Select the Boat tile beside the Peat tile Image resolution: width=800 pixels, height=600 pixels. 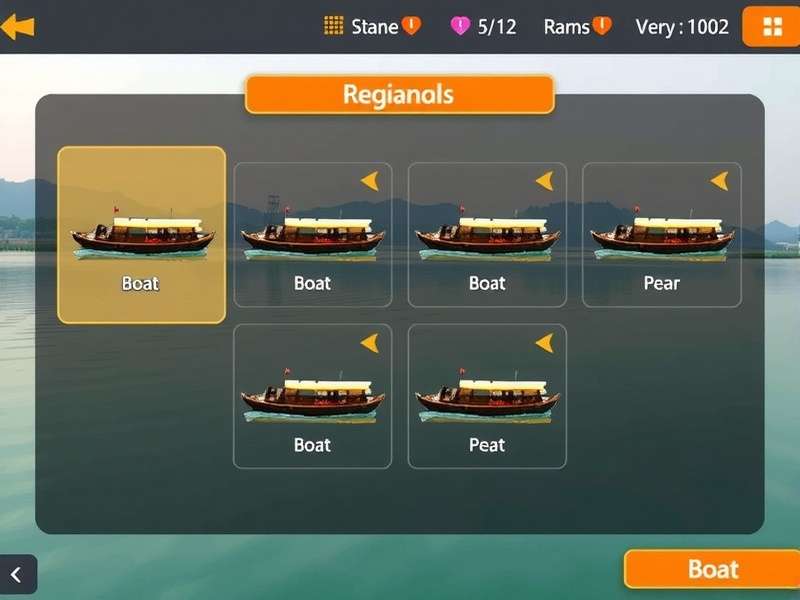[x=312, y=396]
